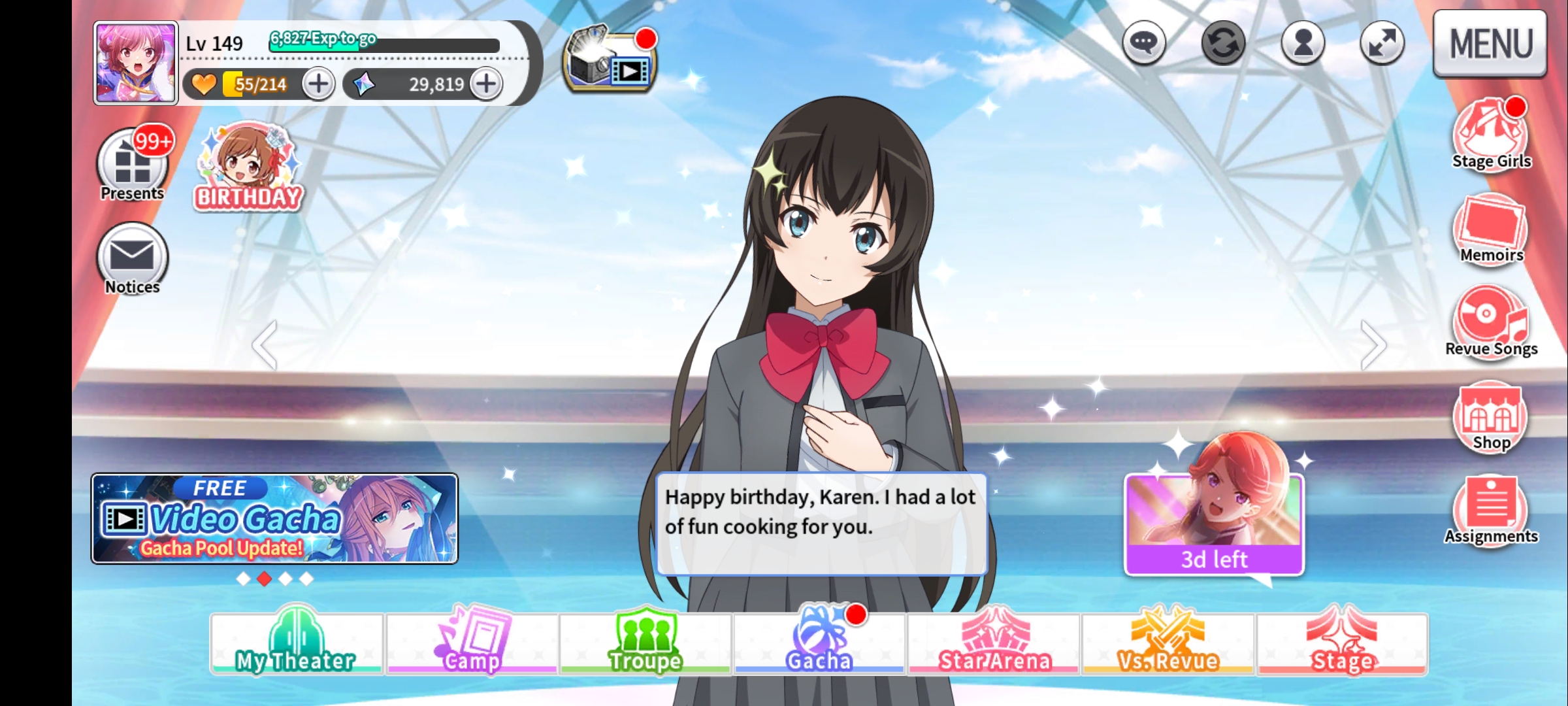This screenshot has width=1568, height=706.
Task: Open the character silhouette icon
Action: 1303,43
